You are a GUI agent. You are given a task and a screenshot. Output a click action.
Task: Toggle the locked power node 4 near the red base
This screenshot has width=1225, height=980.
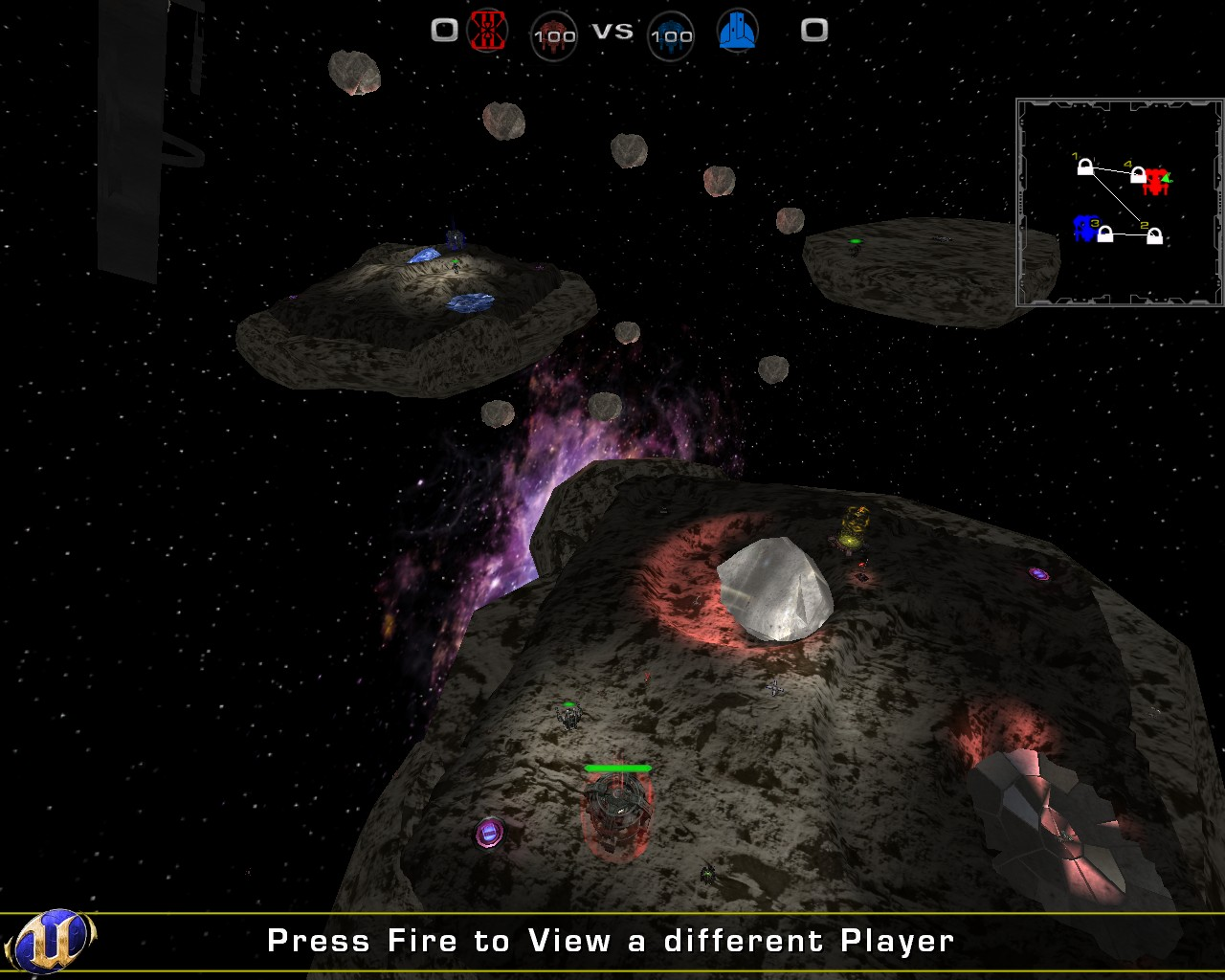[x=1137, y=173]
